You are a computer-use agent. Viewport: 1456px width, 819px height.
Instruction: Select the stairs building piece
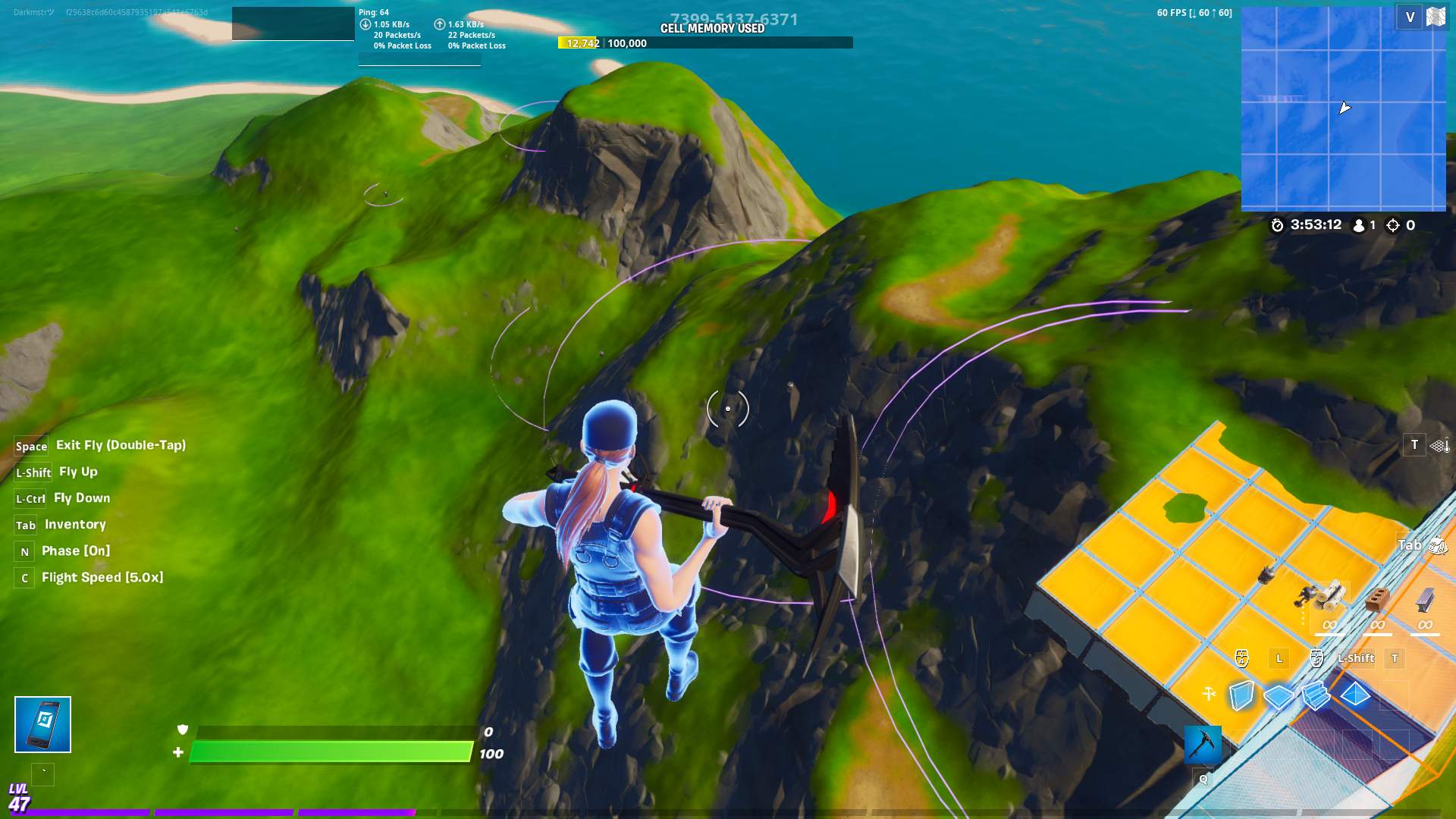coord(1316,695)
